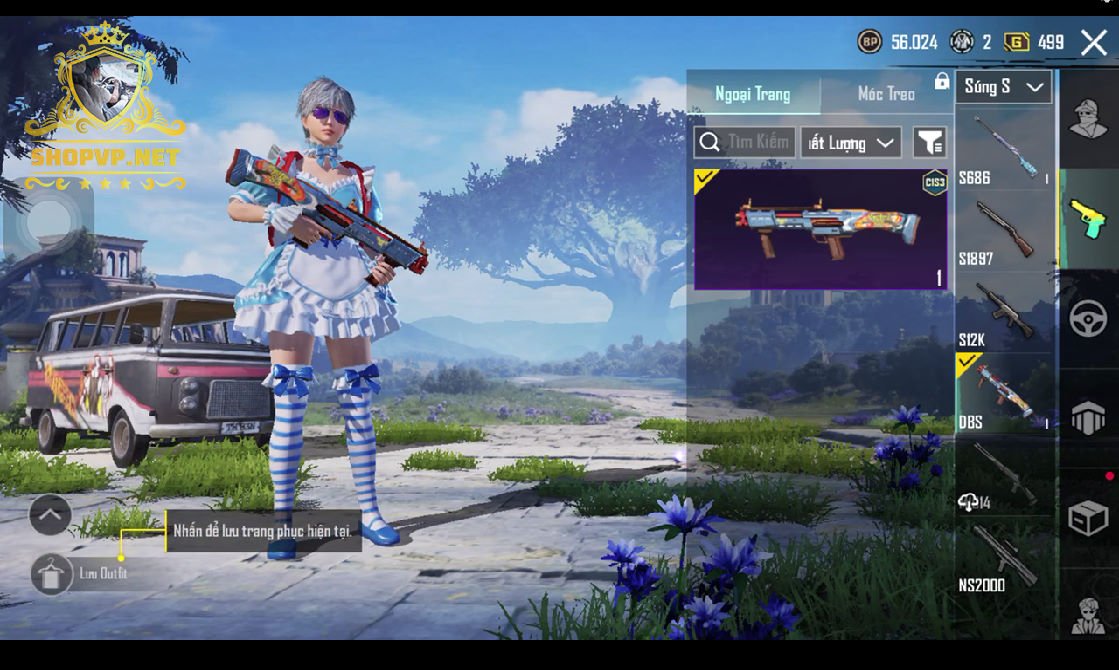Open the box crate category icon
Image resolution: width=1119 pixels, height=670 pixels.
[x=1088, y=519]
